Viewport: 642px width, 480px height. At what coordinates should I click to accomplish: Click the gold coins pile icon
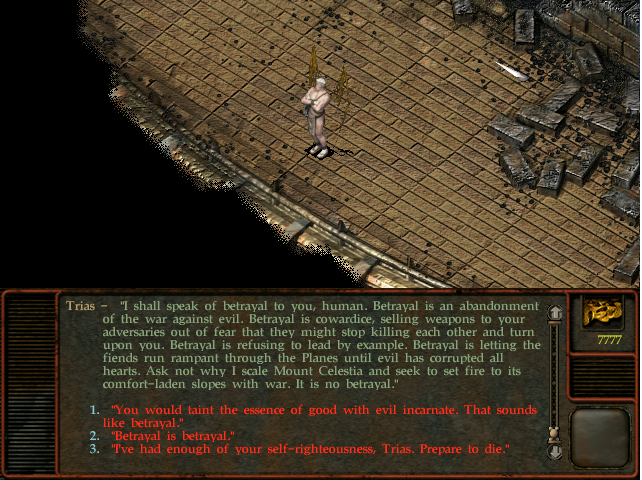tap(601, 314)
